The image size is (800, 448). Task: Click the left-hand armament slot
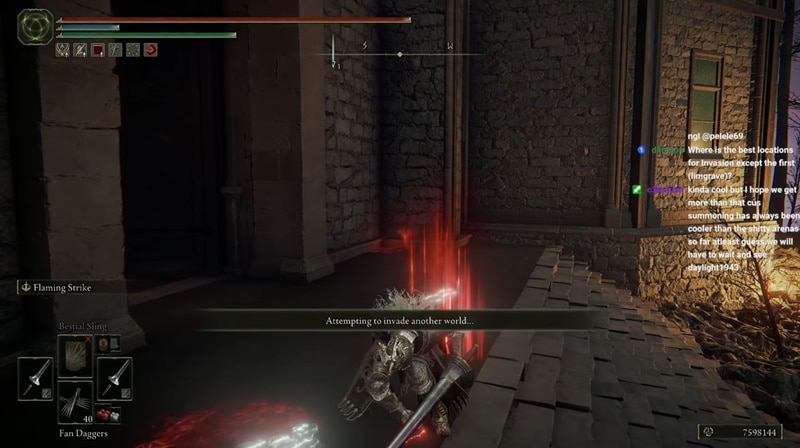[35, 379]
